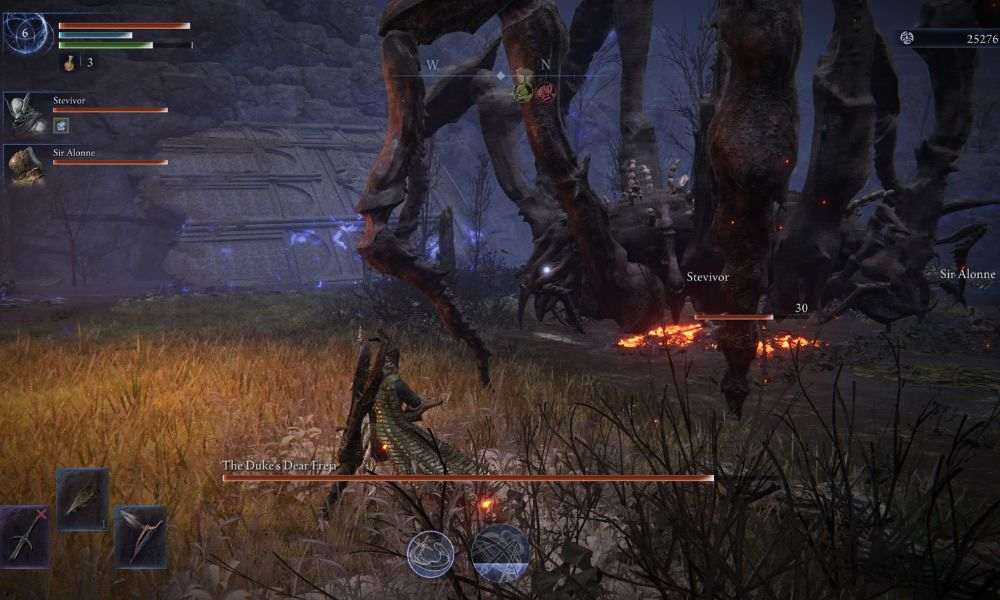Activate the right circular ultimate art

point(500,553)
